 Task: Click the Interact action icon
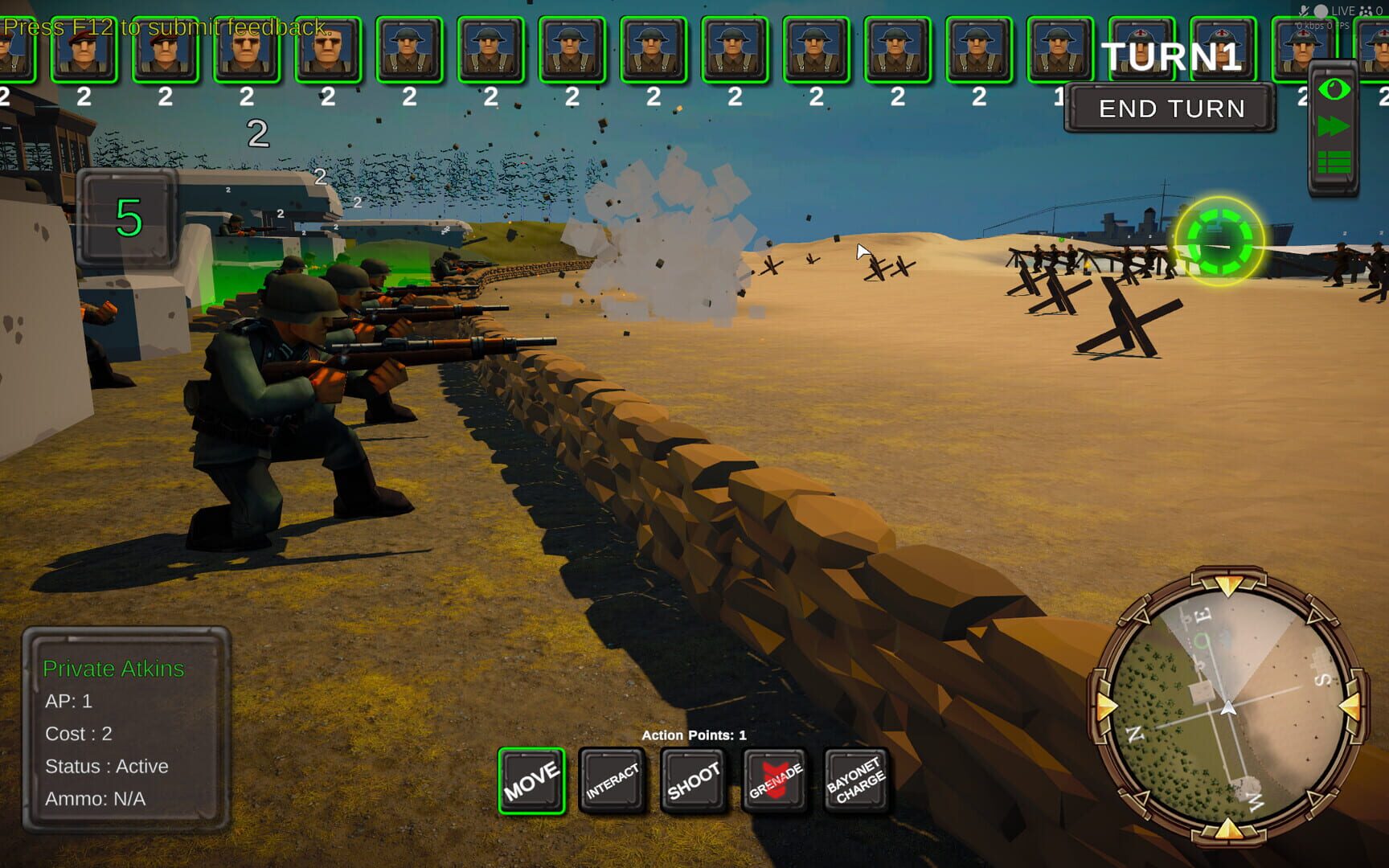click(x=612, y=778)
